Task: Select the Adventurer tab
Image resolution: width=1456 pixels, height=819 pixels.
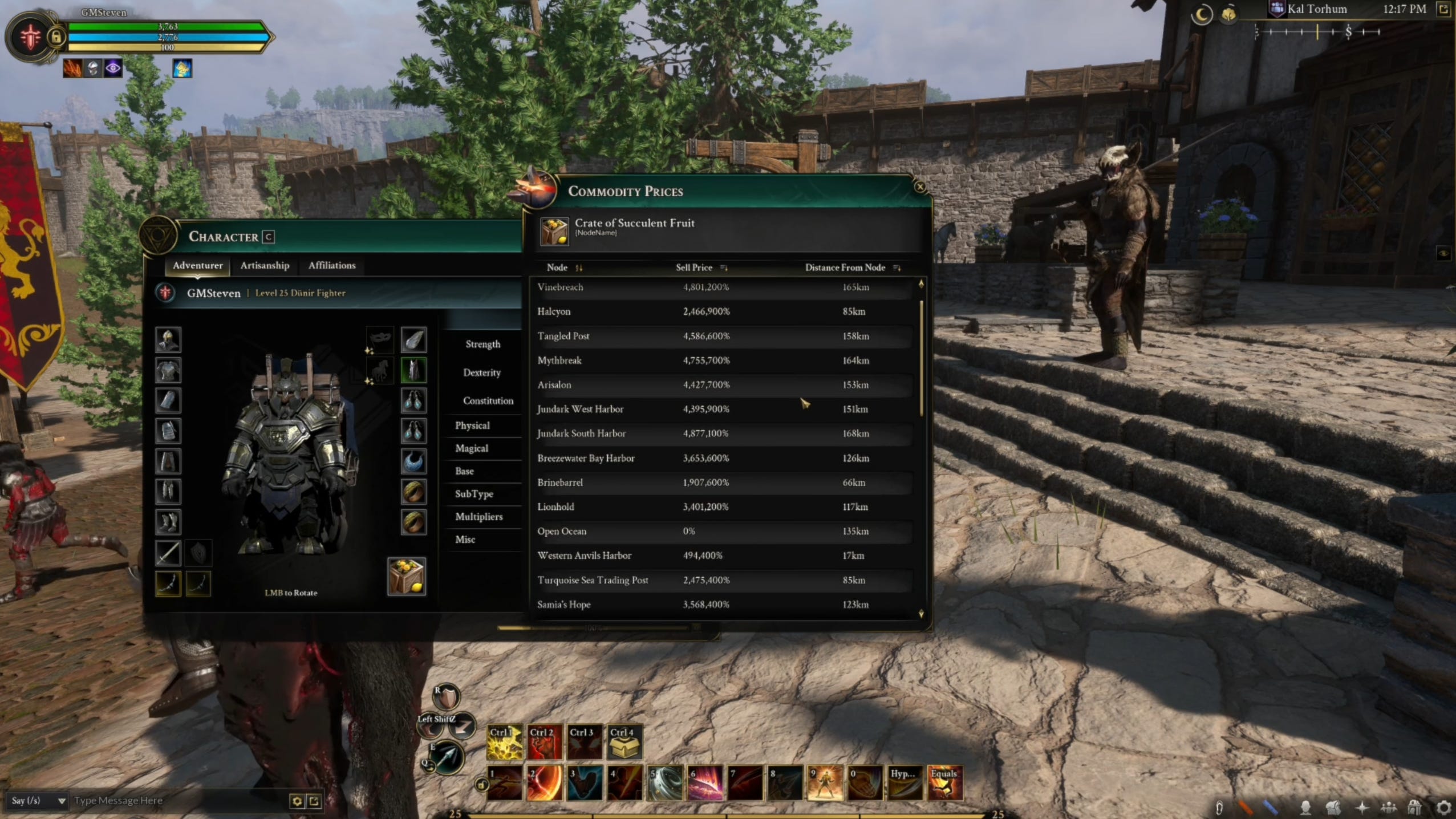Action: (197, 265)
